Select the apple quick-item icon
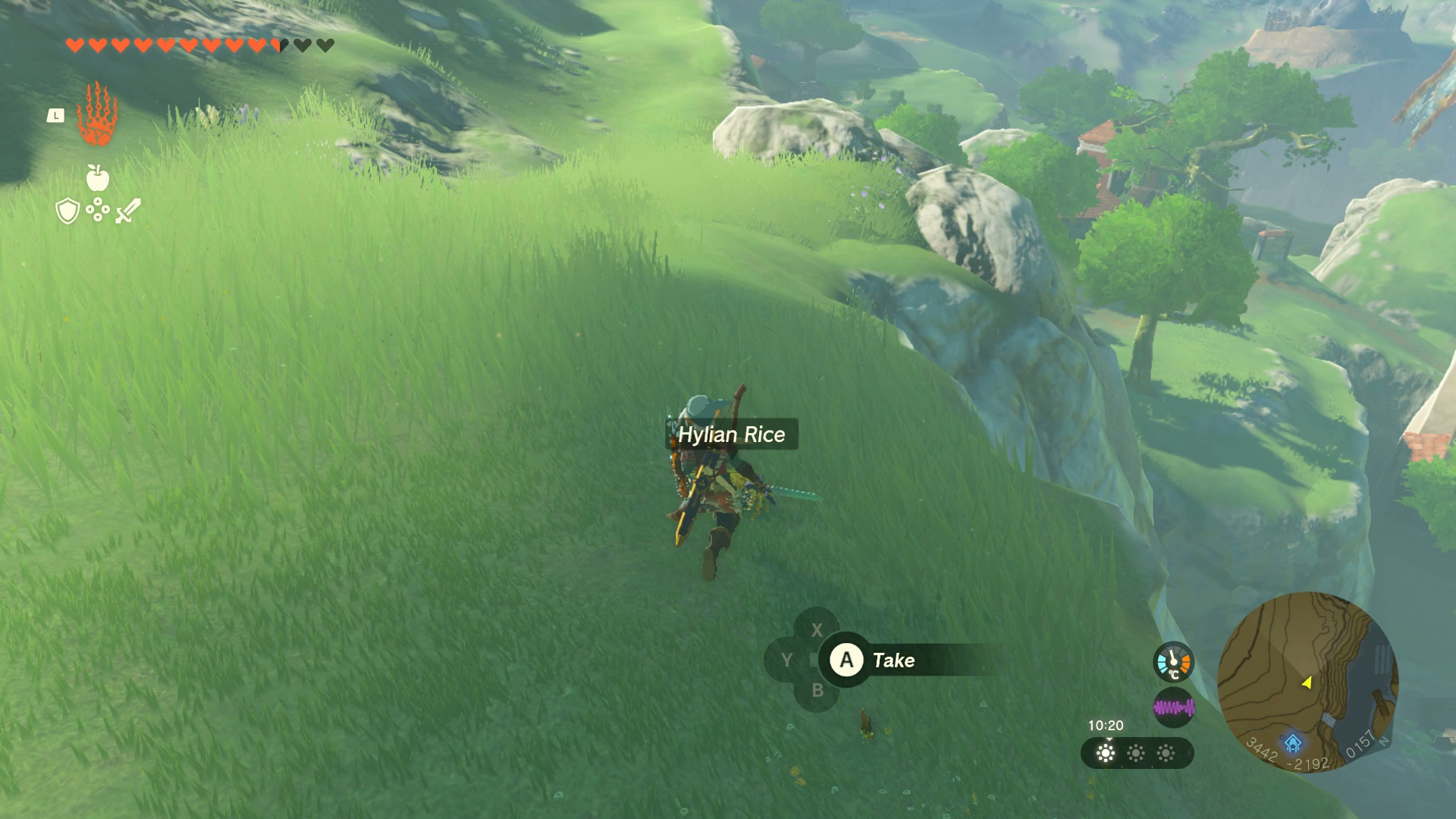Screen dimensions: 1456x819 98,178
